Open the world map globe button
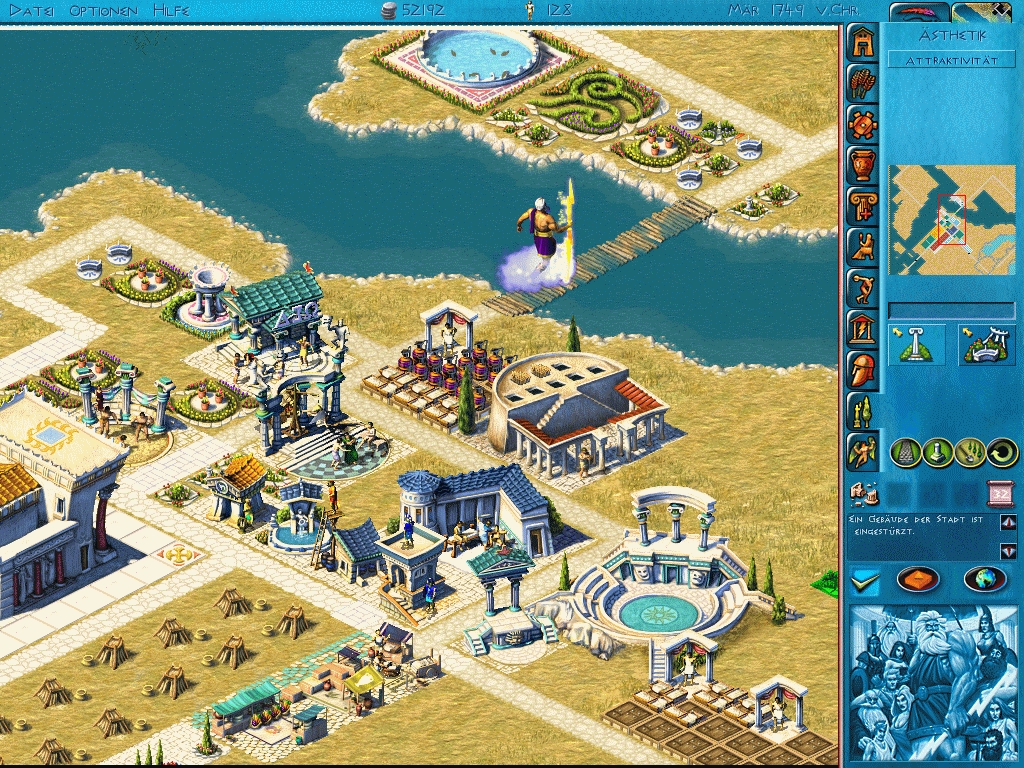Image resolution: width=1024 pixels, height=768 pixels. coord(984,580)
